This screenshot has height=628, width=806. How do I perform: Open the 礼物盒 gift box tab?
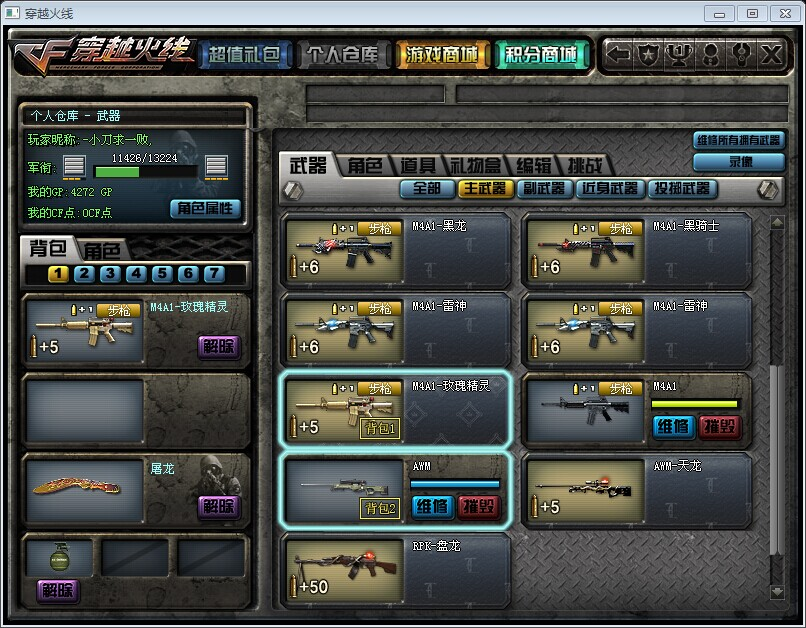click(477, 166)
